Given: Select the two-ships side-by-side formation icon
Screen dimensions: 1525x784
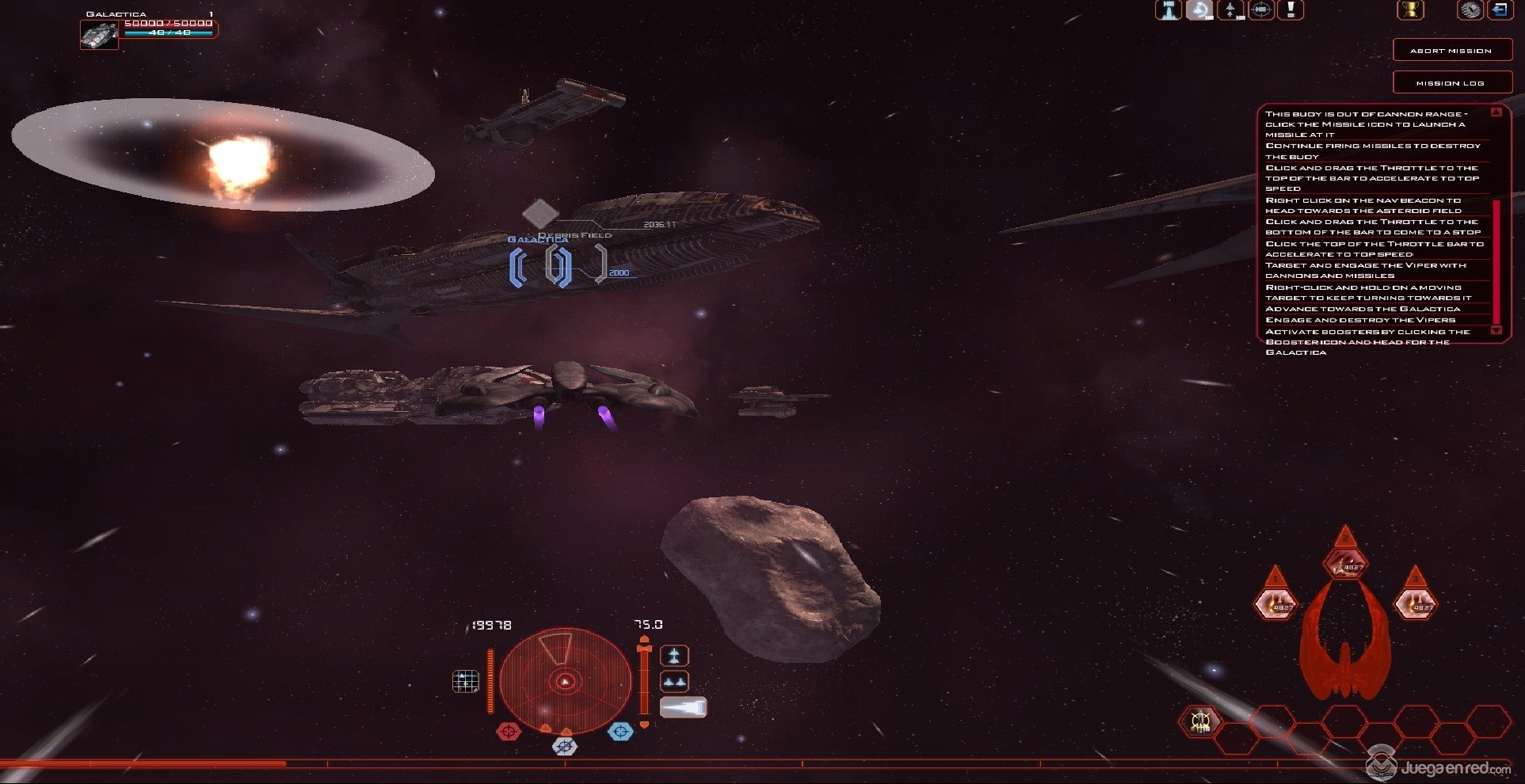Looking at the screenshot, I should point(674,682).
